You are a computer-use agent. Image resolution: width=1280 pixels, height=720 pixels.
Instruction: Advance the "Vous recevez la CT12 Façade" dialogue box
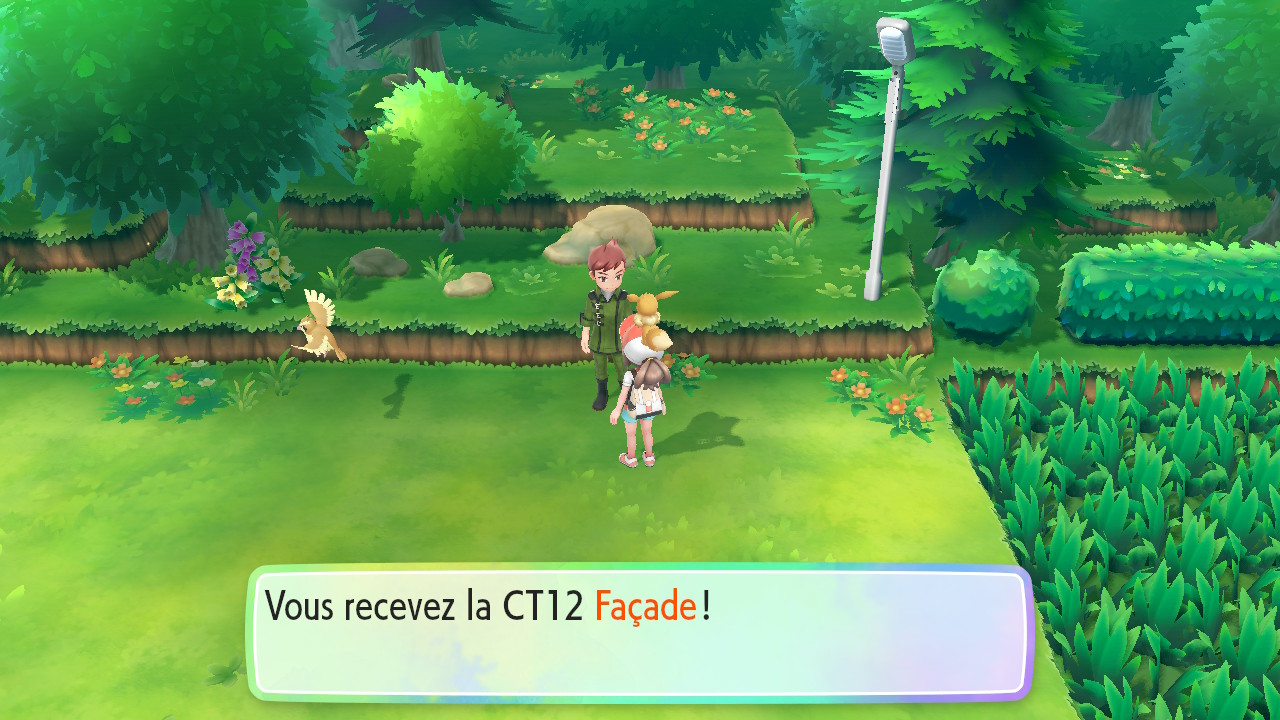coord(640,632)
